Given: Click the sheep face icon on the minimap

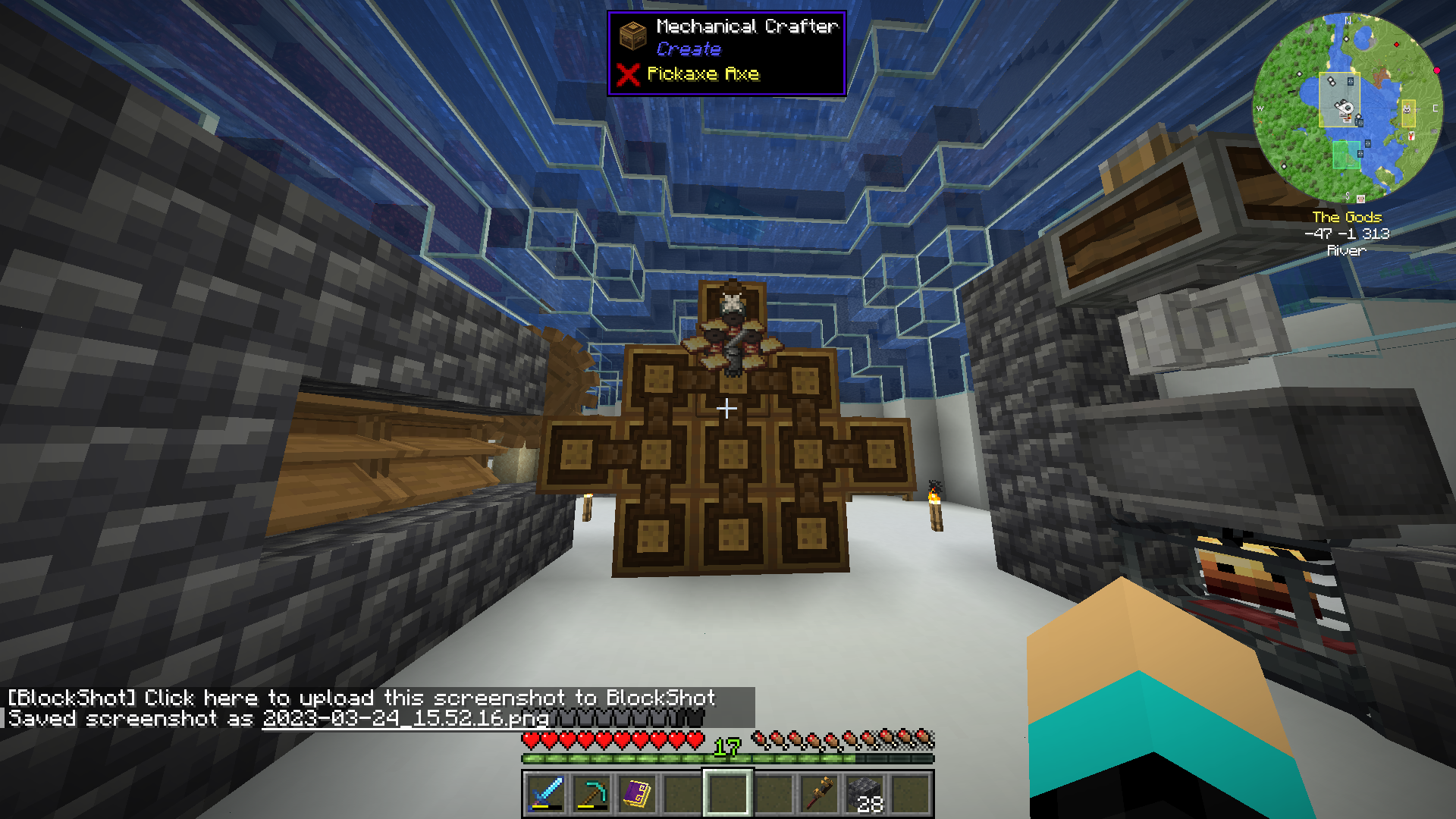Looking at the screenshot, I should [x=1406, y=108].
